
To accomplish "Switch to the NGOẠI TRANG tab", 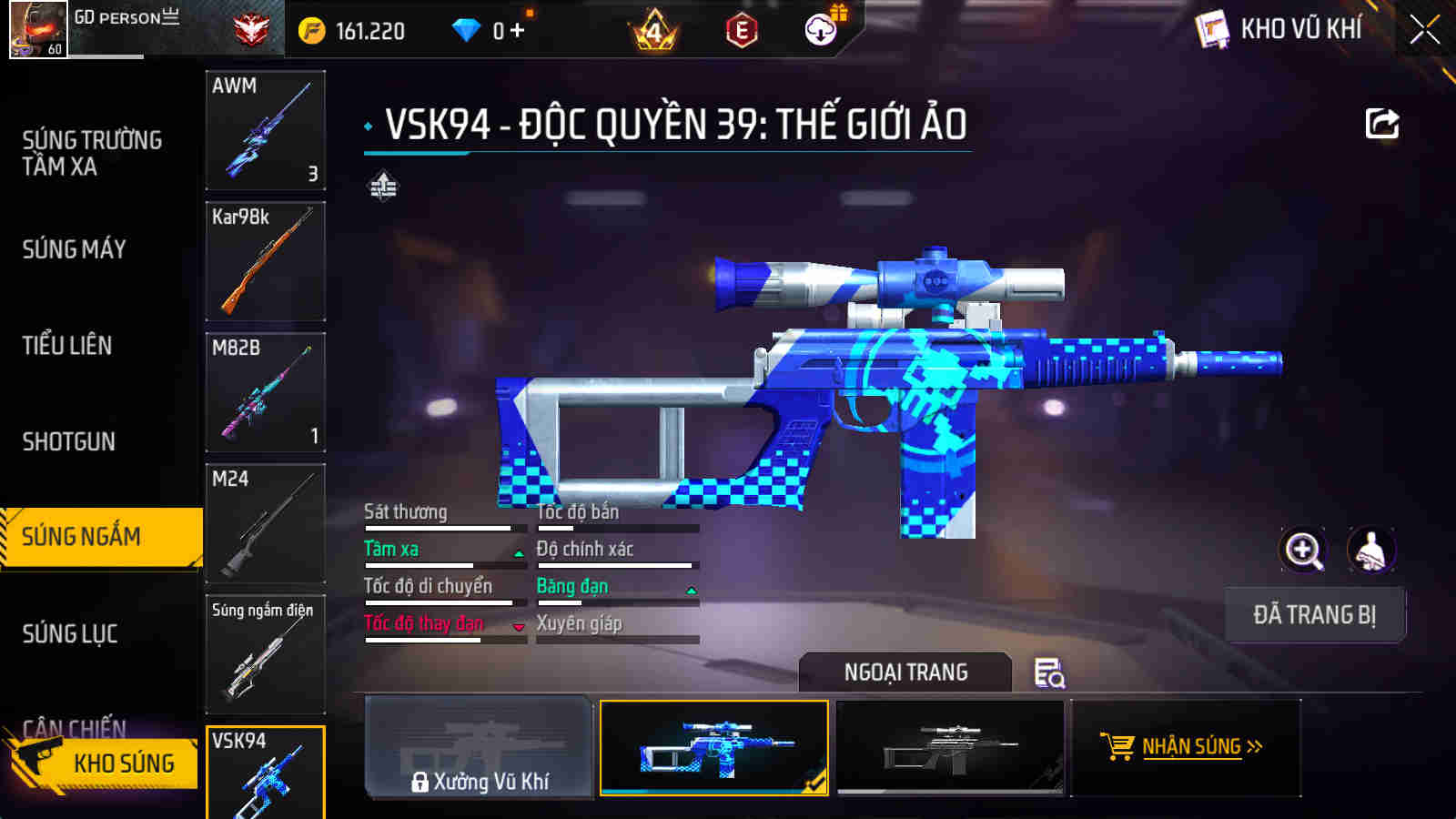I will point(904,673).
